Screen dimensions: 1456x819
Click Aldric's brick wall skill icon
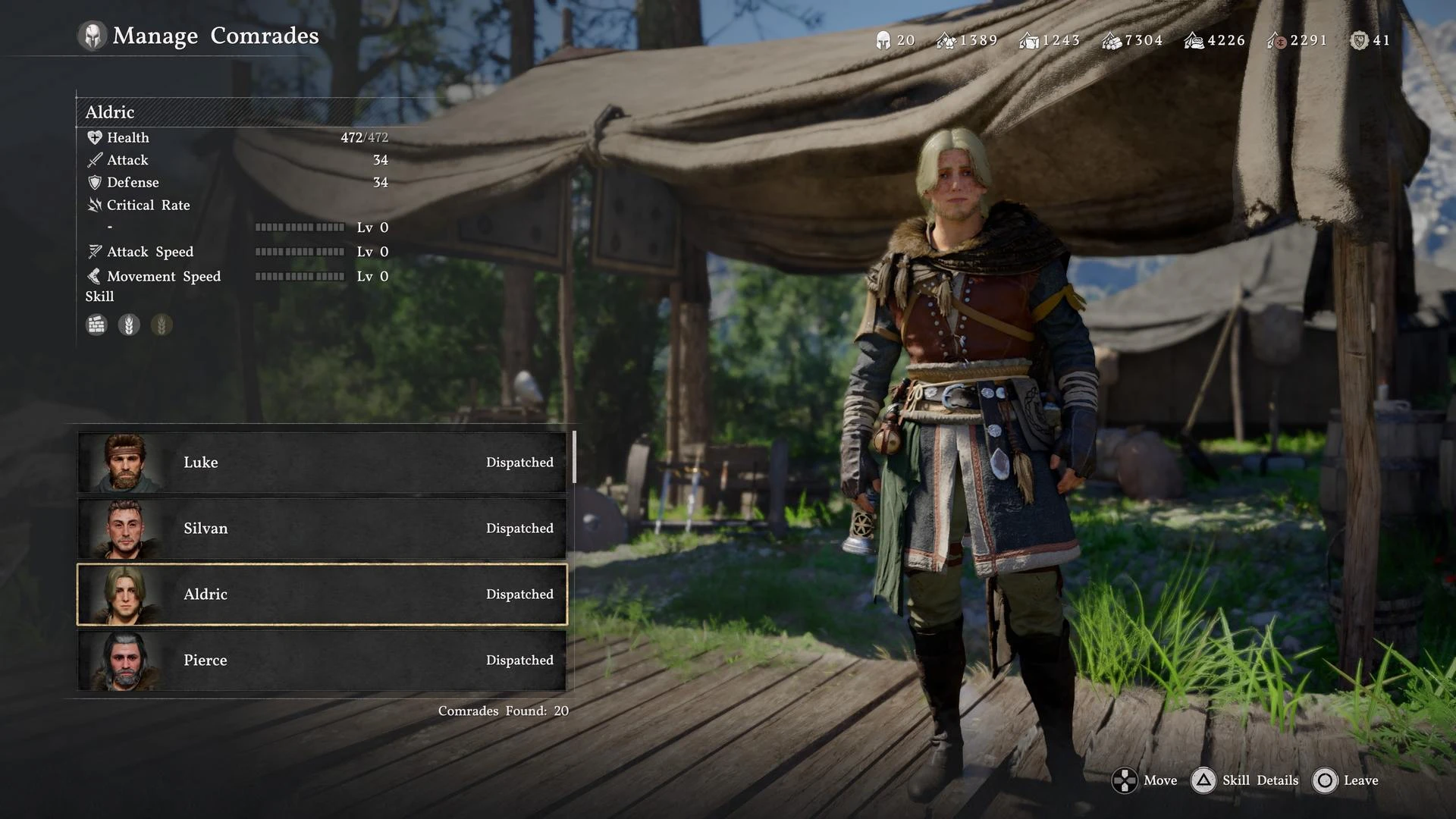point(96,325)
